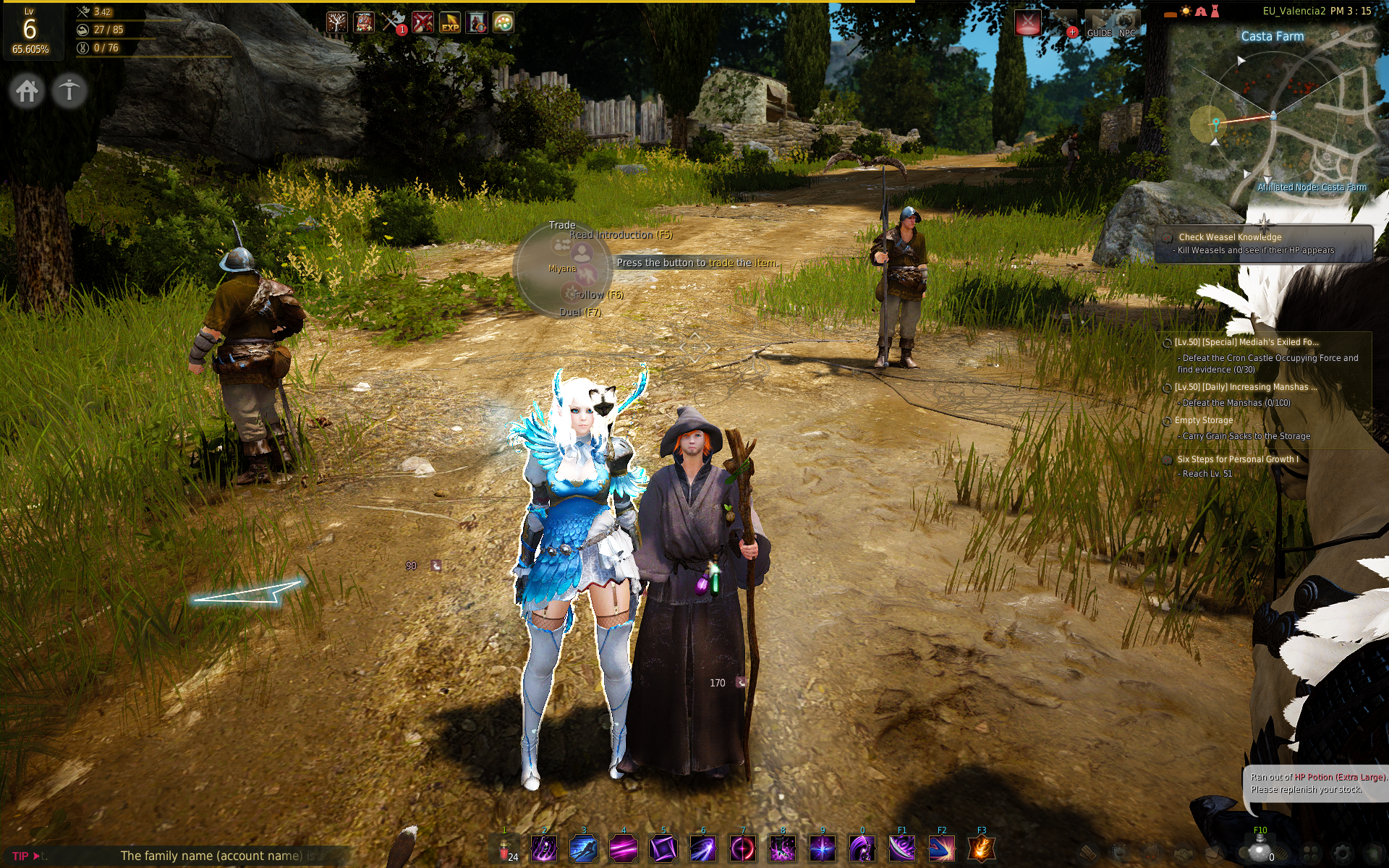The height and width of the screenshot is (868, 1389).
Task: Select the white tree buff icon
Action: pyautogui.click(x=336, y=22)
